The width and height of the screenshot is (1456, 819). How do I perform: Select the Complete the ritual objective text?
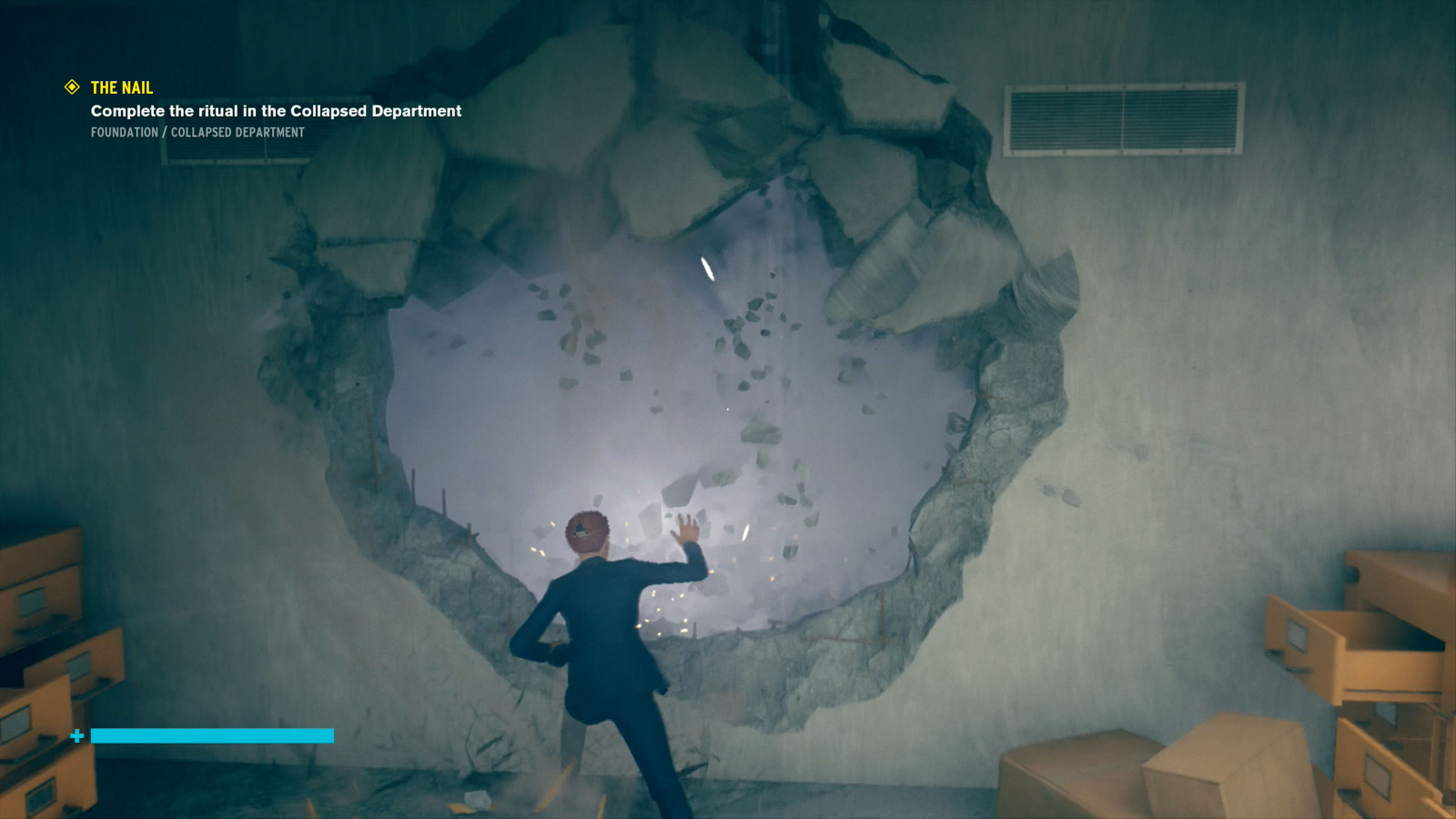pyautogui.click(x=275, y=111)
